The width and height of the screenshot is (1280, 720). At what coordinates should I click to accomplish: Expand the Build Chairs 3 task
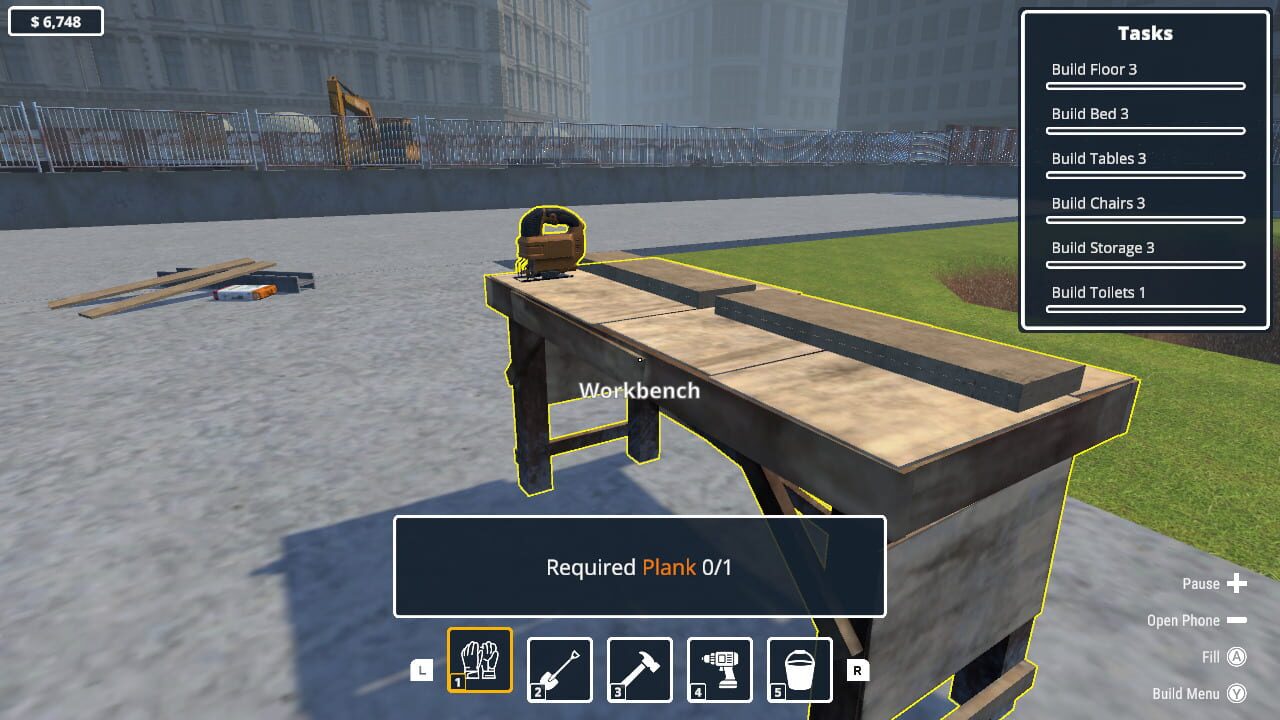pyautogui.click(x=1100, y=203)
